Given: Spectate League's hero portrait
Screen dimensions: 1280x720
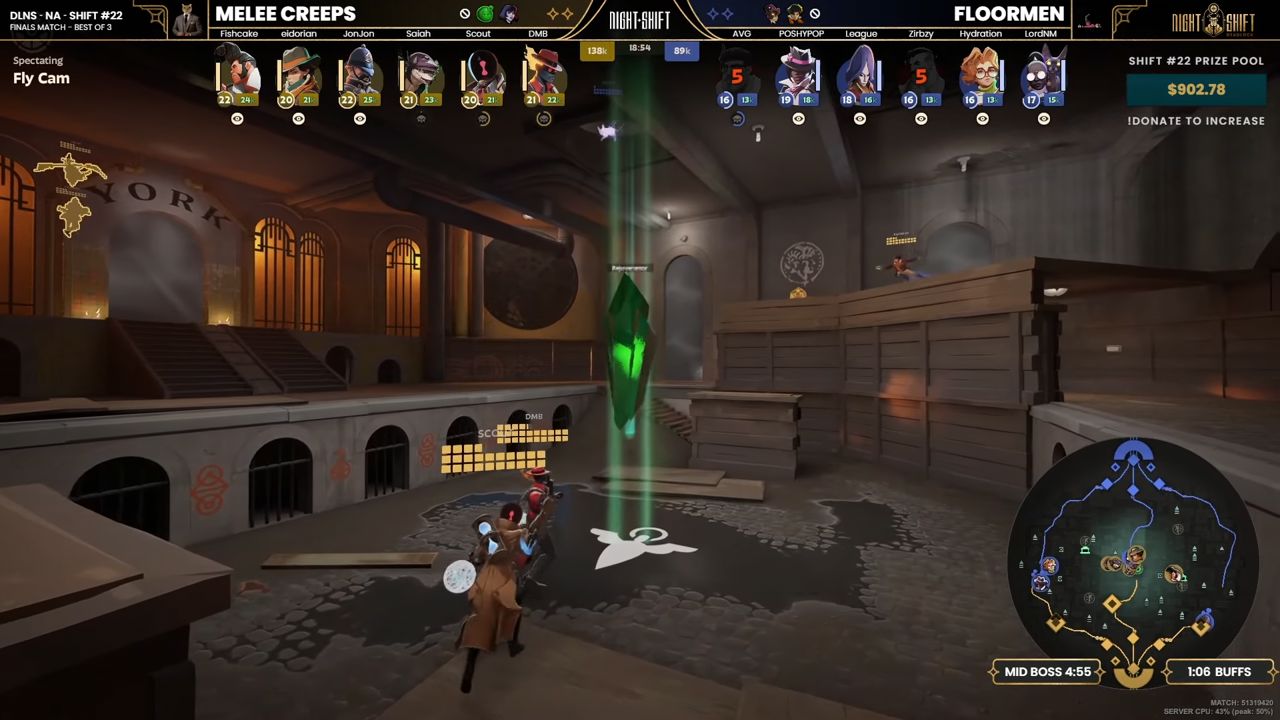Looking at the screenshot, I should [859, 72].
